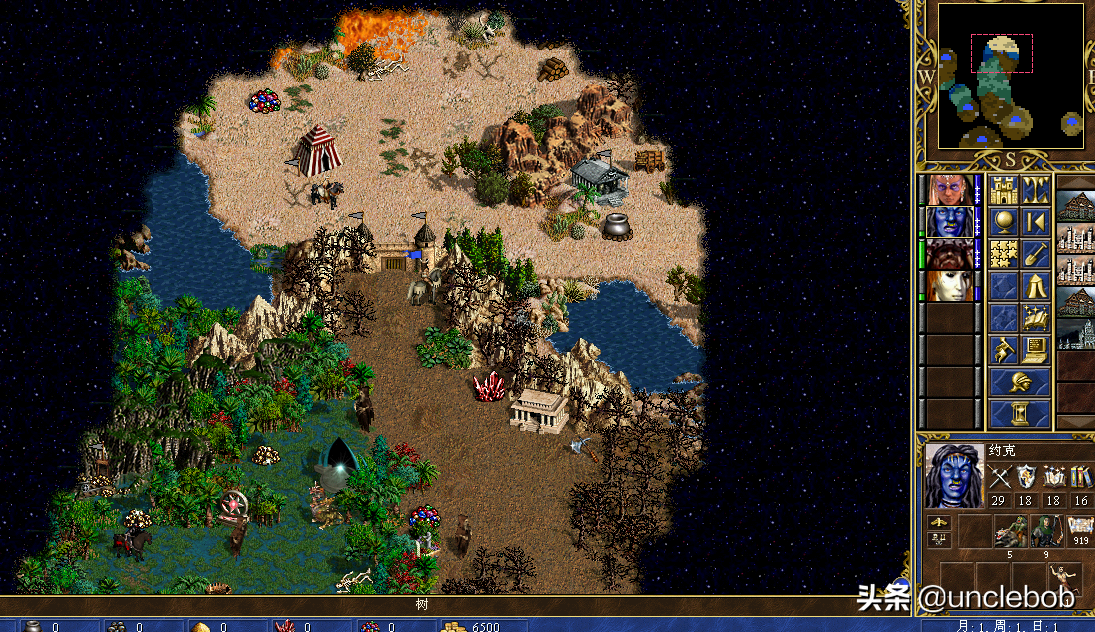
Task: Activate the shovel dig button
Action: [1036, 254]
